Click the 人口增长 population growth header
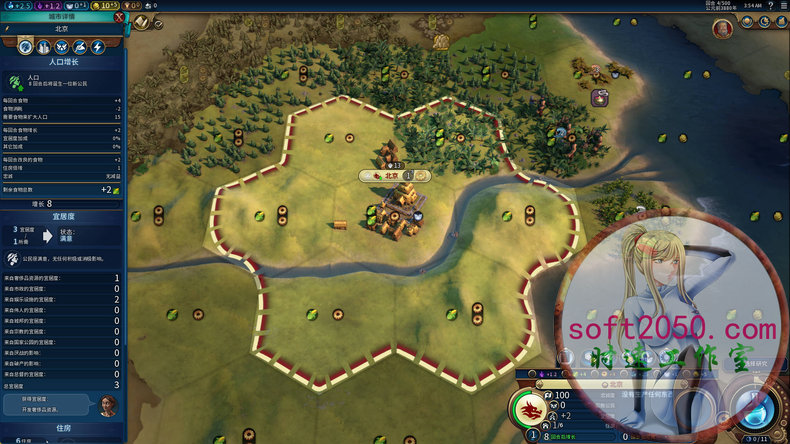This screenshot has height=444, width=790. tap(62, 61)
